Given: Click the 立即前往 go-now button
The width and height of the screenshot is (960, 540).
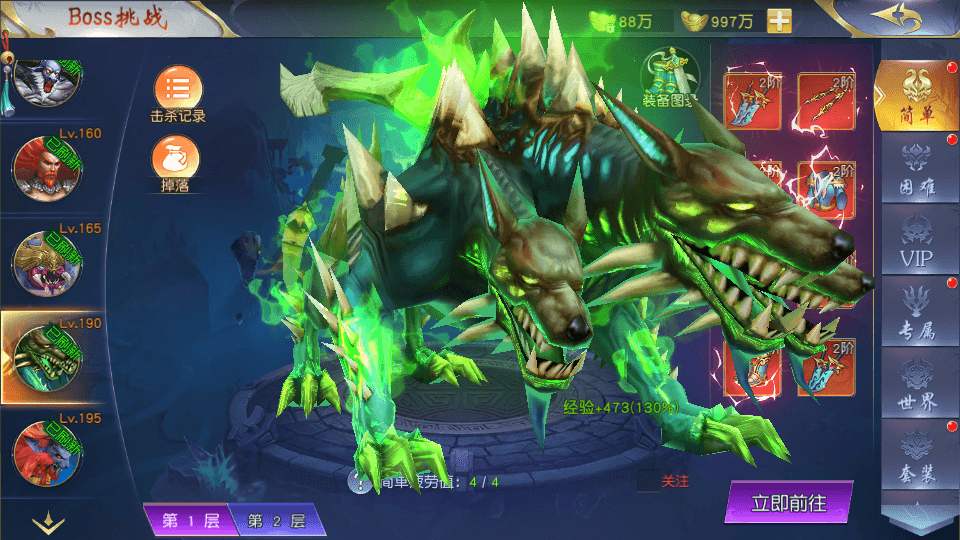Looking at the screenshot, I should click(x=789, y=503).
